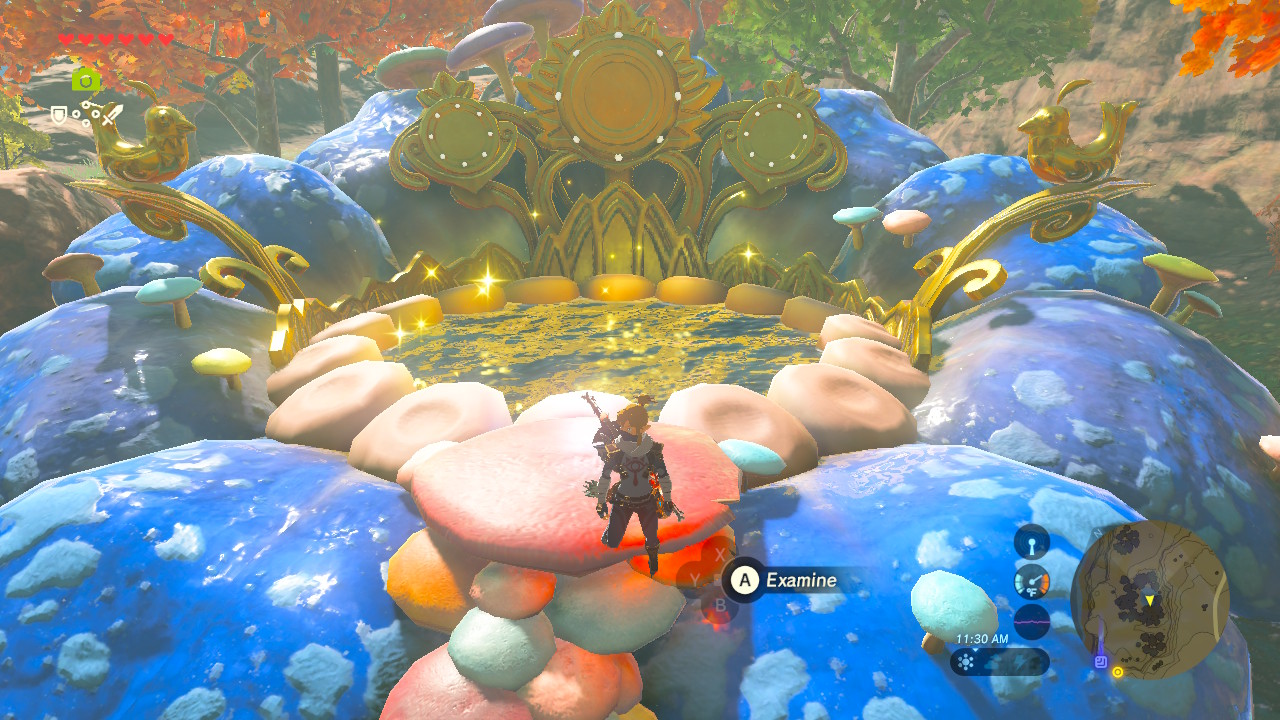Click the Fahrenheit temperature gauge

(1032, 582)
